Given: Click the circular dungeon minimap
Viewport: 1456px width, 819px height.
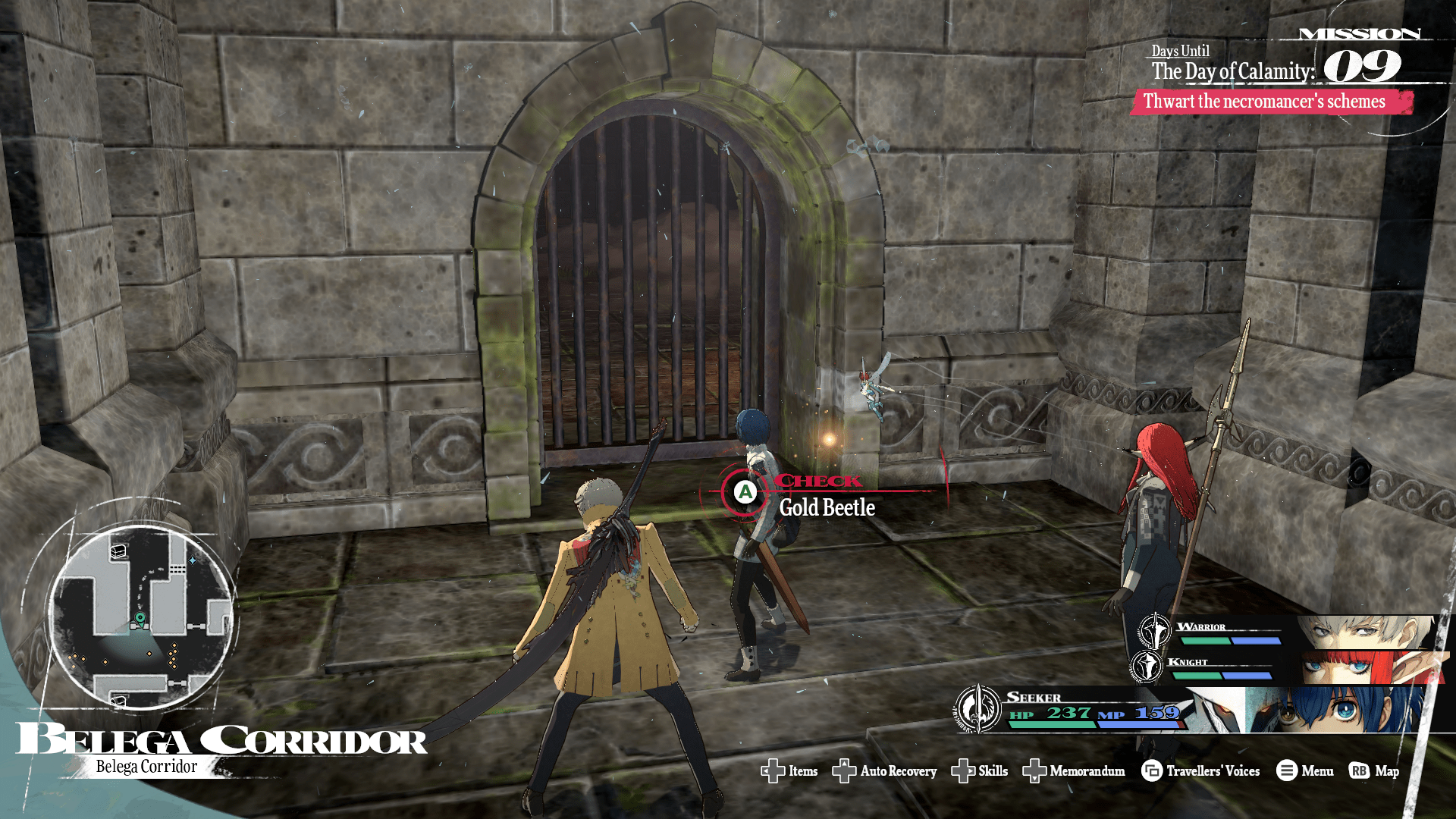Looking at the screenshot, I should [140, 616].
